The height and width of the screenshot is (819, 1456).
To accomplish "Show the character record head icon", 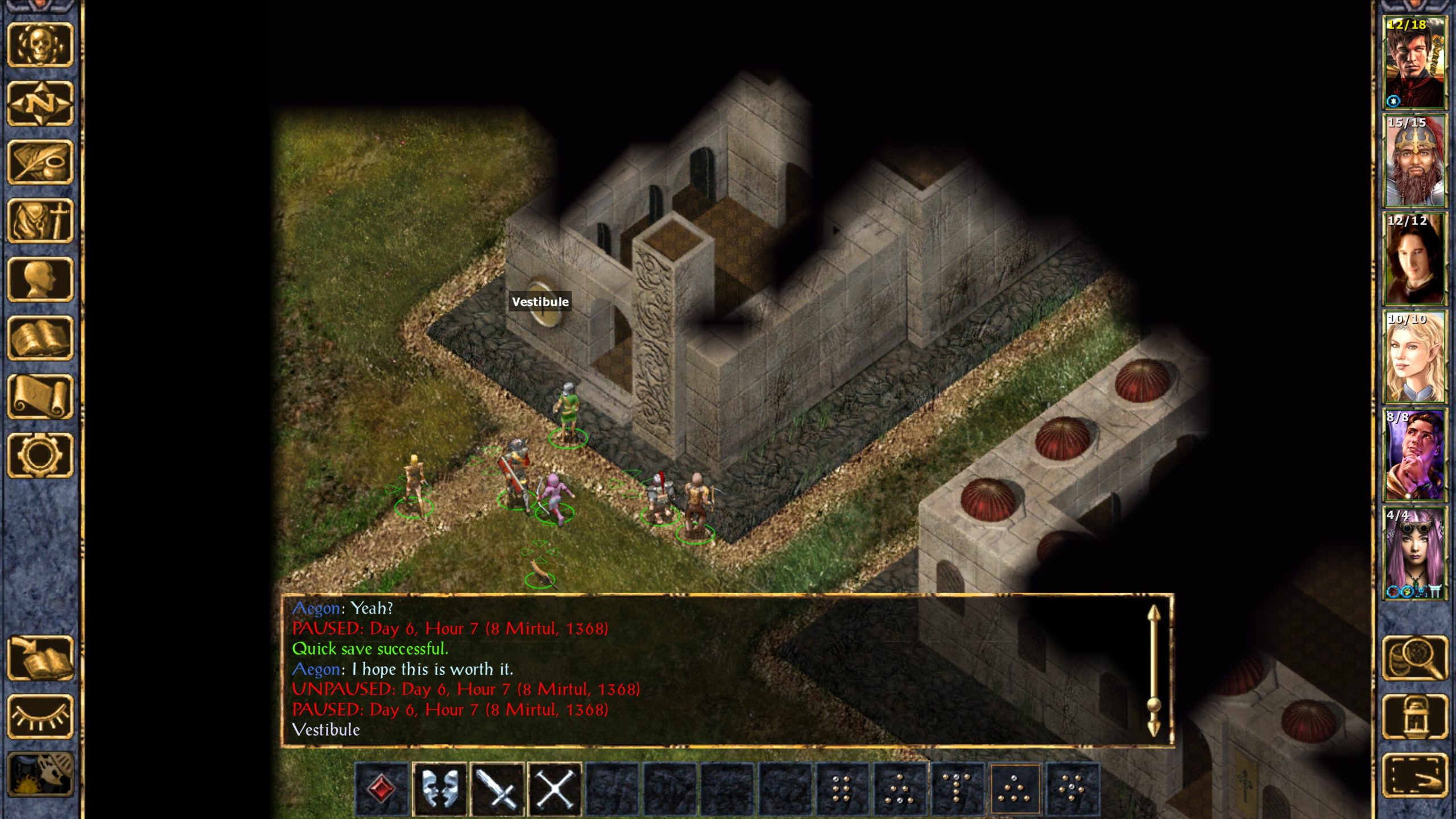I will [x=40, y=279].
